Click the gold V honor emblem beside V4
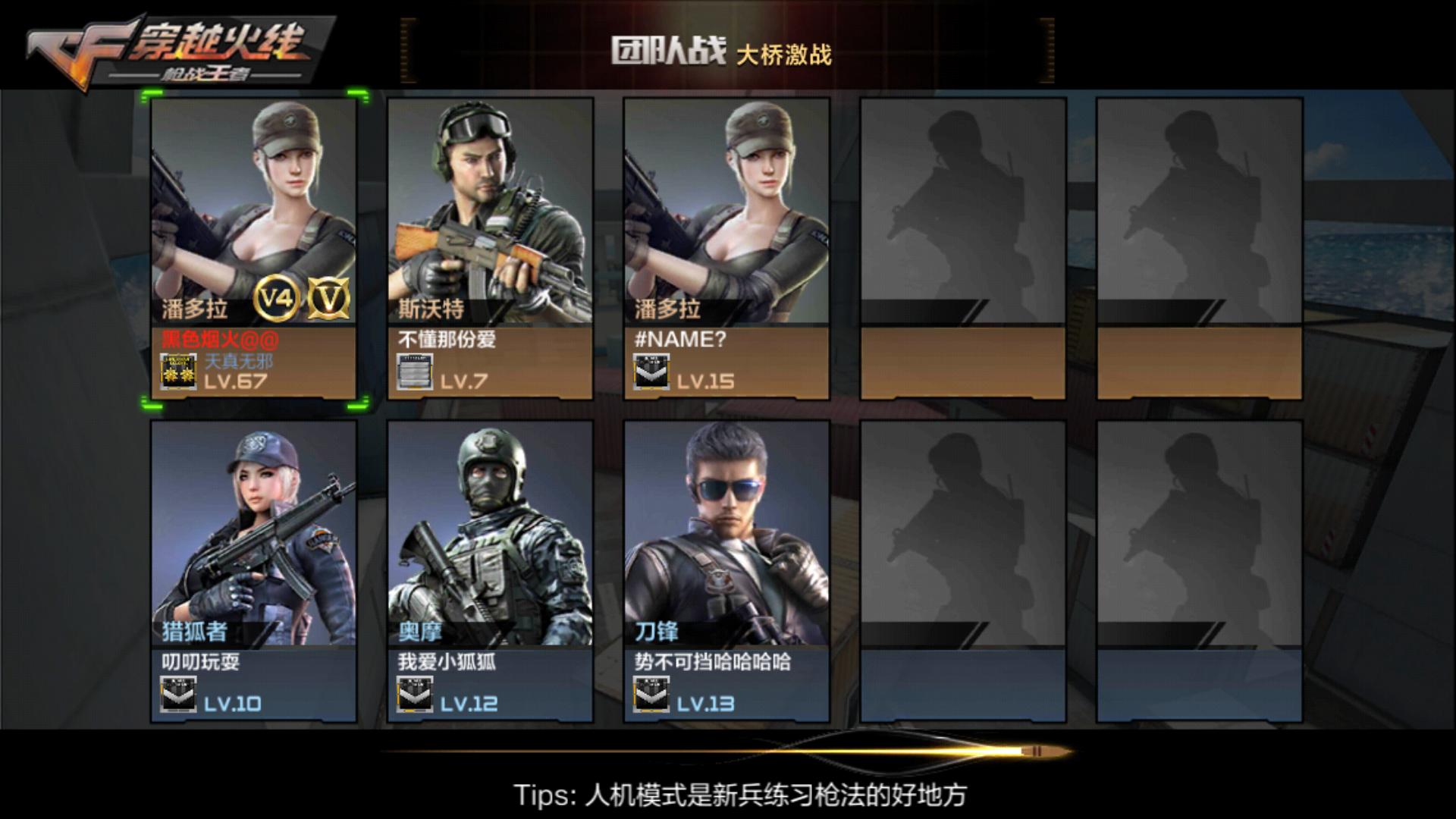Image resolution: width=1456 pixels, height=819 pixels. tap(329, 302)
